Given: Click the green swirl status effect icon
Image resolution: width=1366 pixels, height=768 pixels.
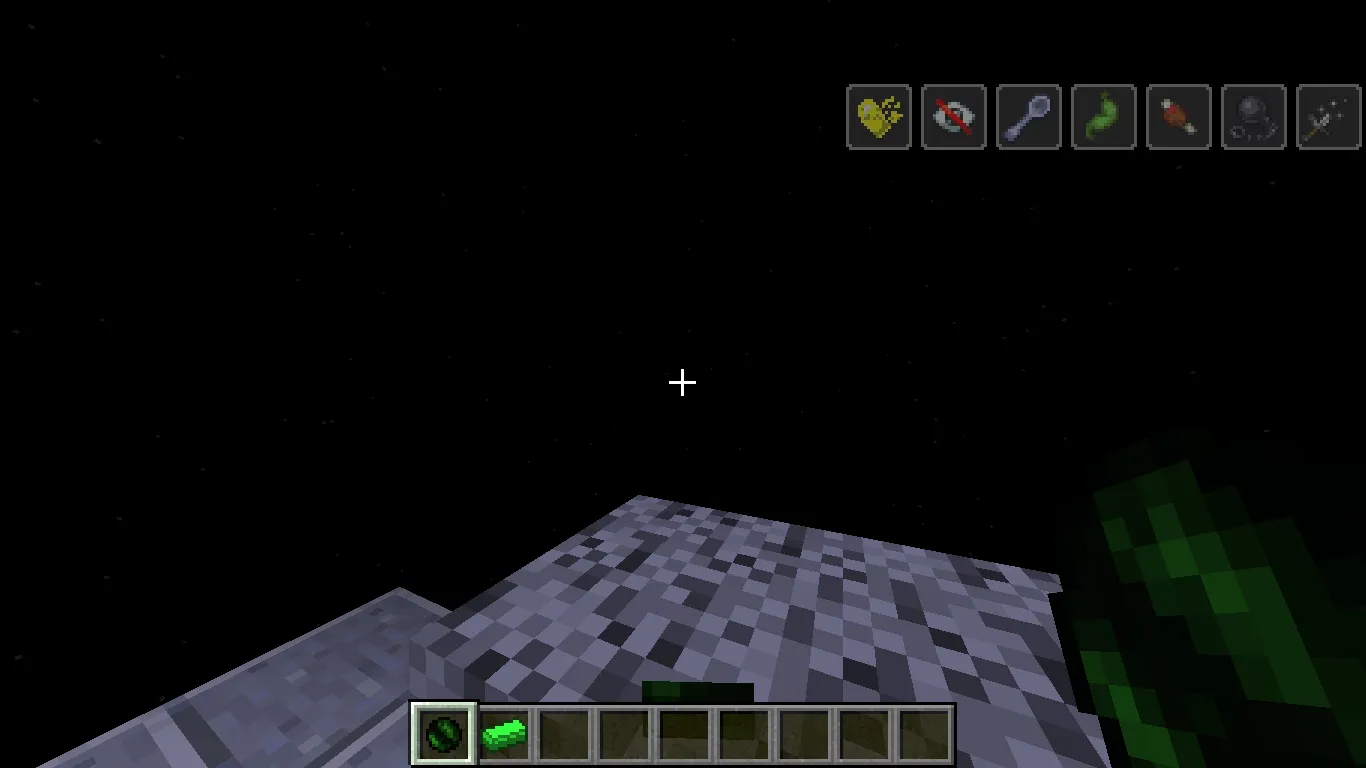Looking at the screenshot, I should 1103,117.
